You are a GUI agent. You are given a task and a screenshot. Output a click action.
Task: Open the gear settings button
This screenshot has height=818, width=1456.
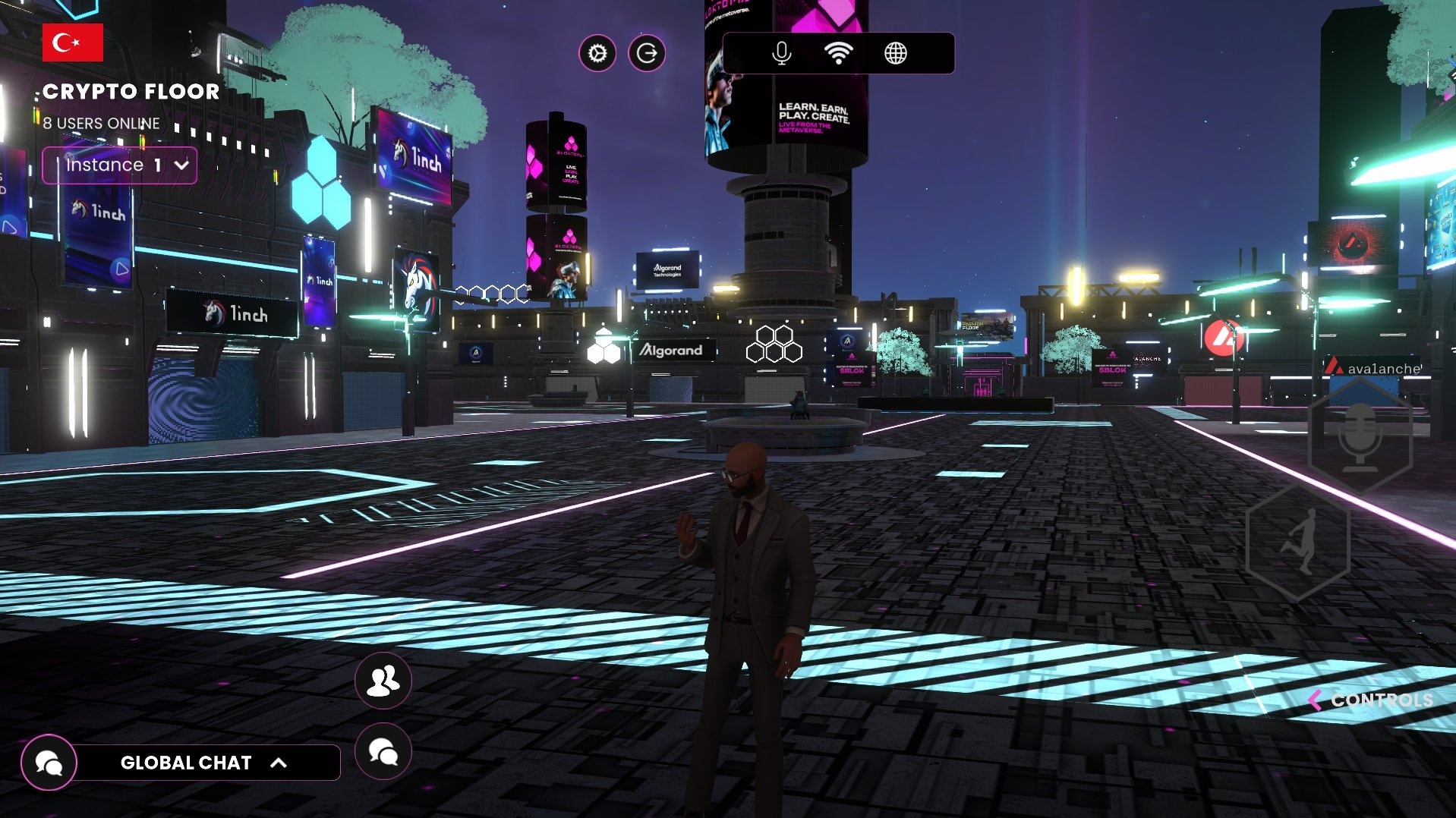tap(597, 54)
